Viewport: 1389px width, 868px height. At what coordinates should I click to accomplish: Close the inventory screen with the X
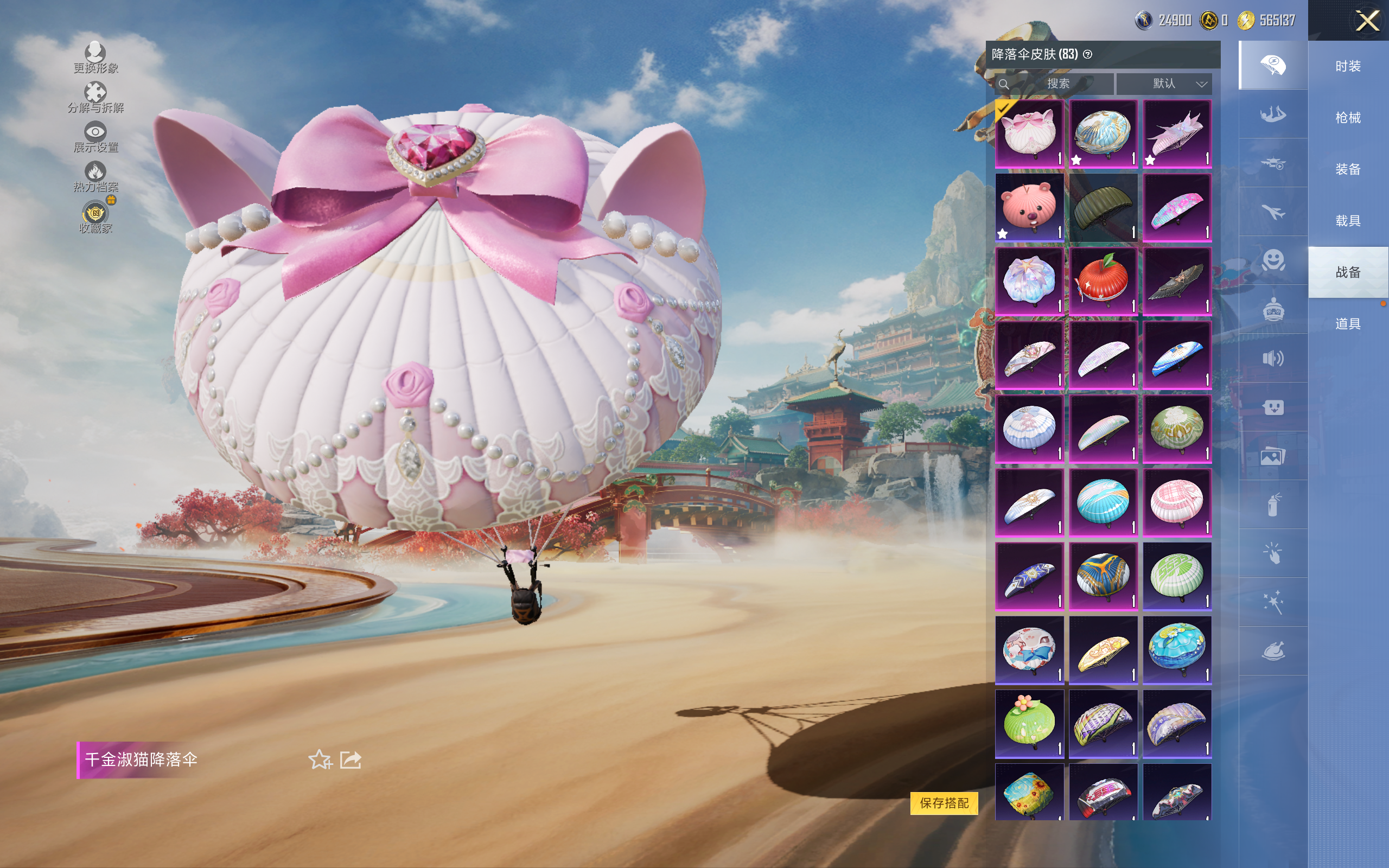1367,21
